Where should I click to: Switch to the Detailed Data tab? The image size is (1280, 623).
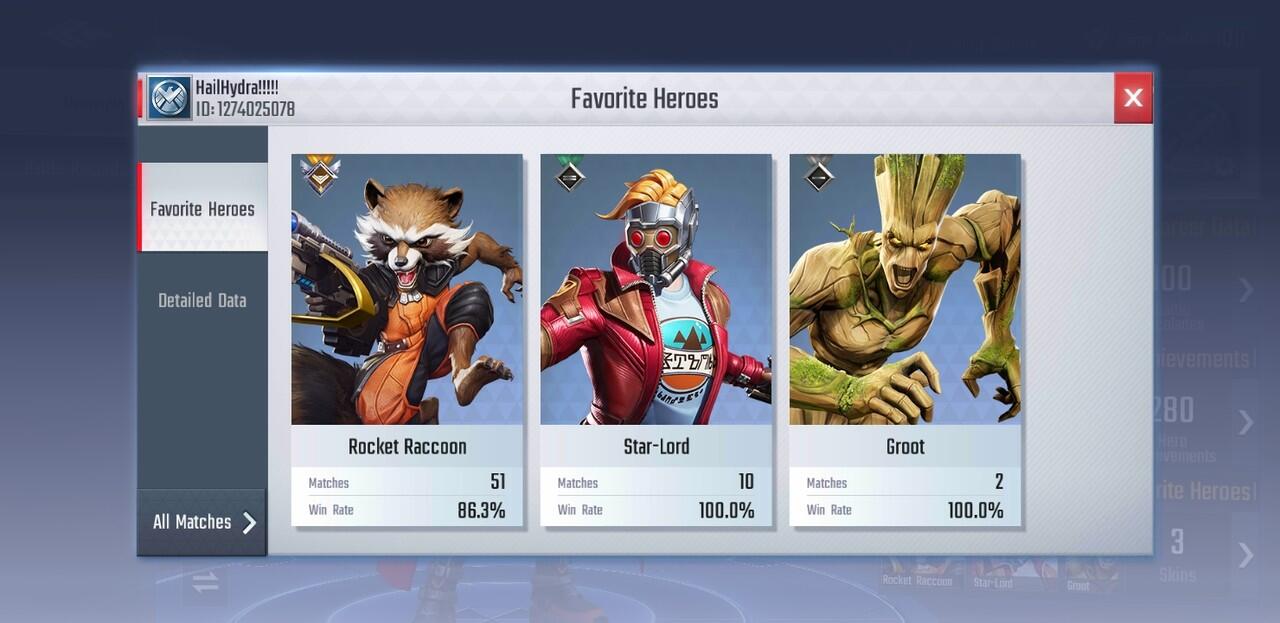click(x=202, y=300)
